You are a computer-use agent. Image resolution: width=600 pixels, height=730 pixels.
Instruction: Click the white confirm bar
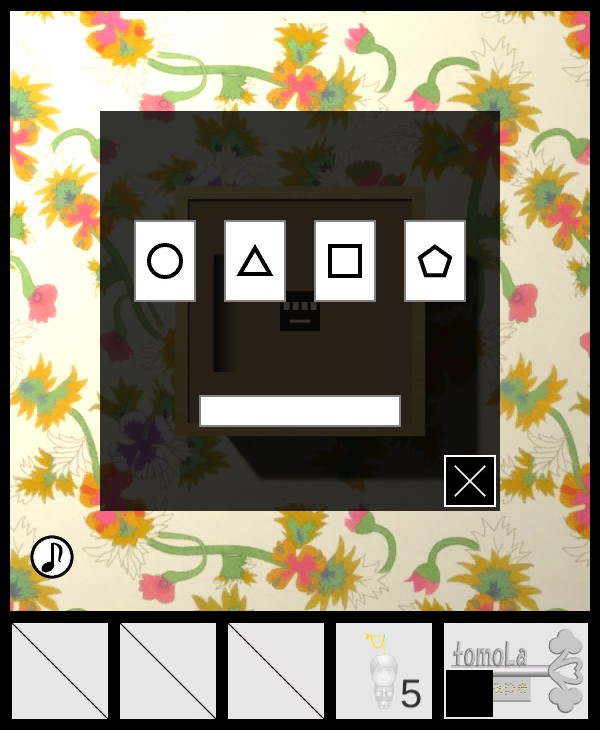[300, 411]
